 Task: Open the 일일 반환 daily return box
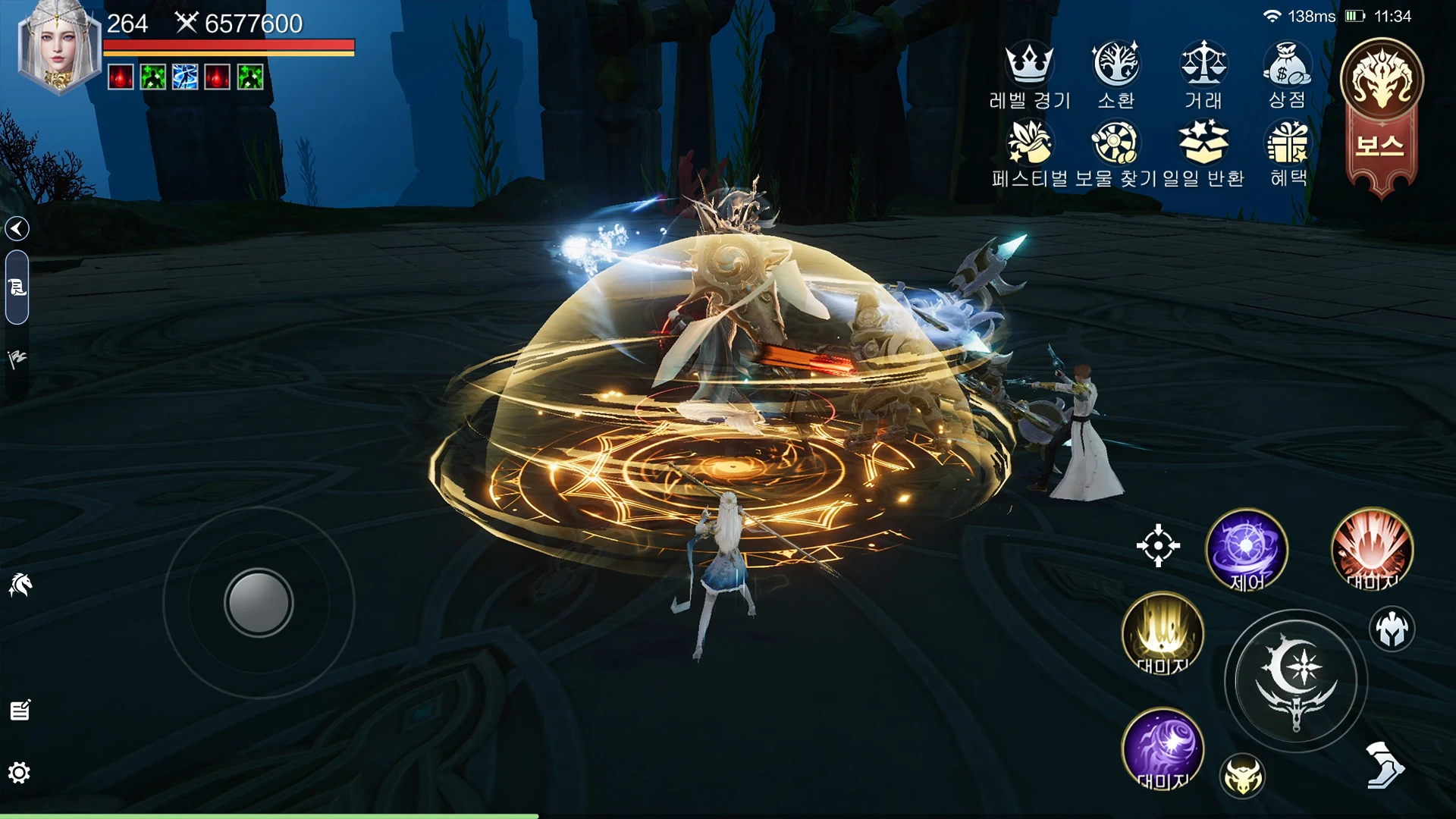(x=1203, y=143)
